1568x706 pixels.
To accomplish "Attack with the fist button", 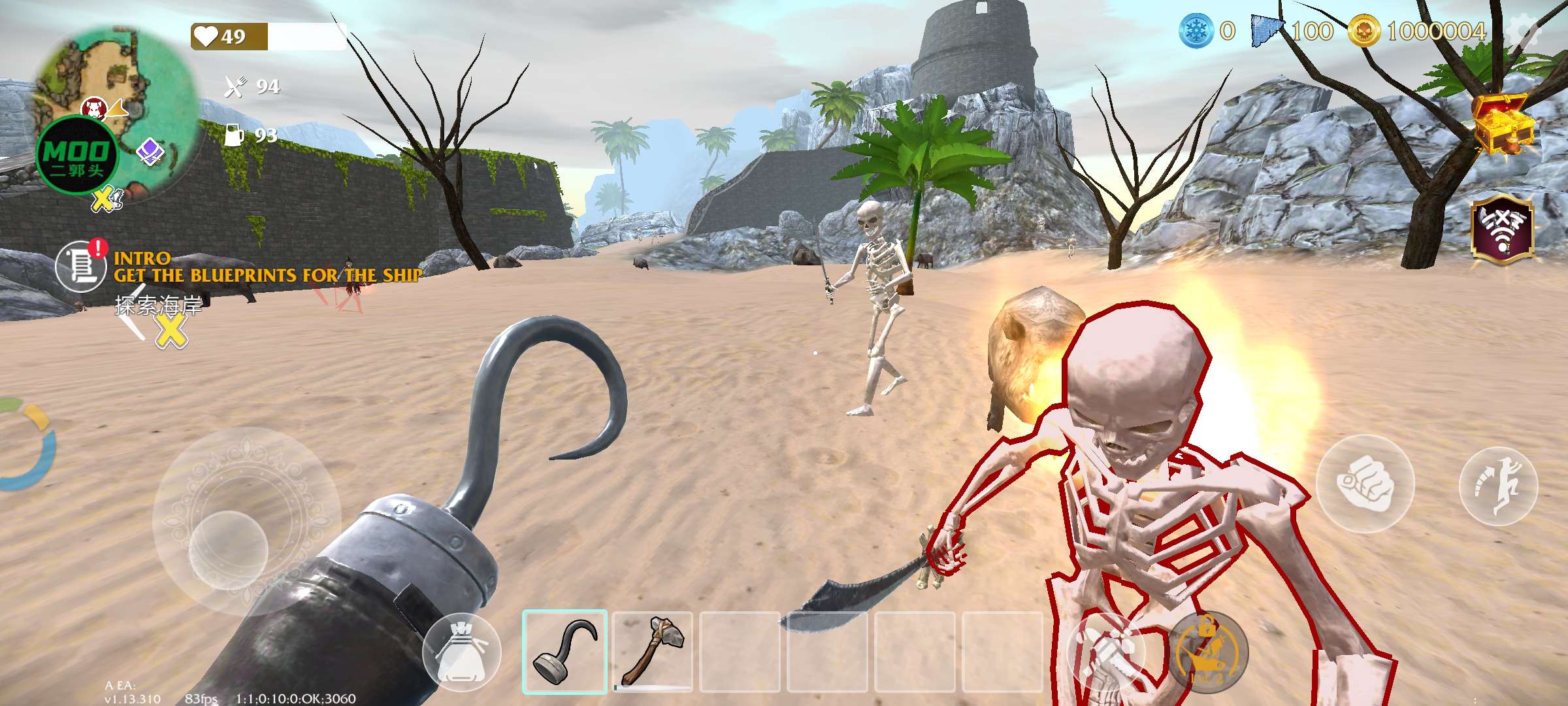I will pos(1365,483).
